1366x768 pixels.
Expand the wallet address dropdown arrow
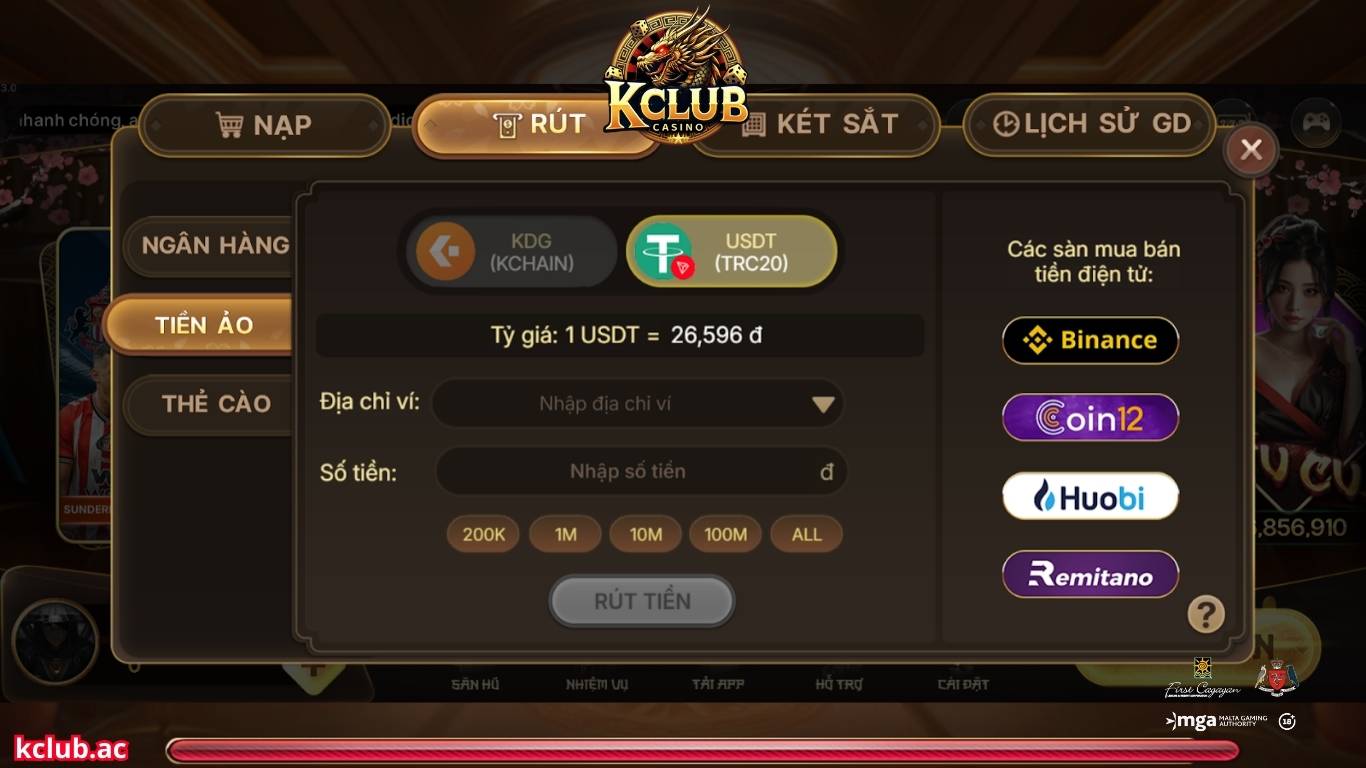click(822, 403)
